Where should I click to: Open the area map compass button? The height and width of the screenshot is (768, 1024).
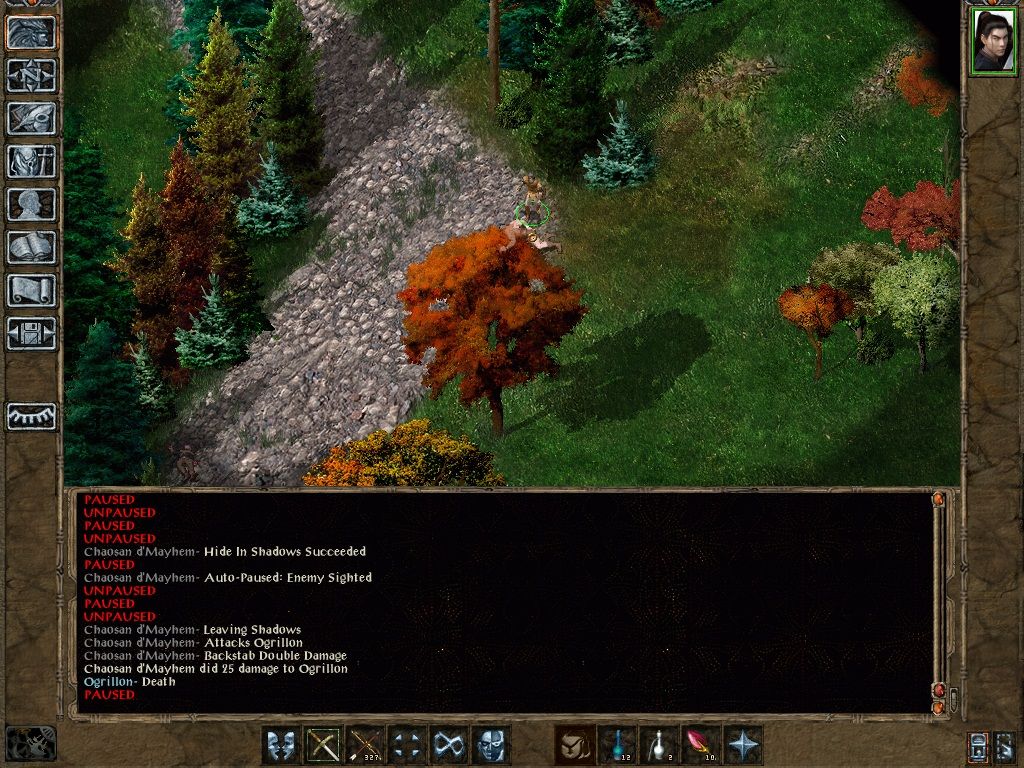pyautogui.click(x=32, y=75)
